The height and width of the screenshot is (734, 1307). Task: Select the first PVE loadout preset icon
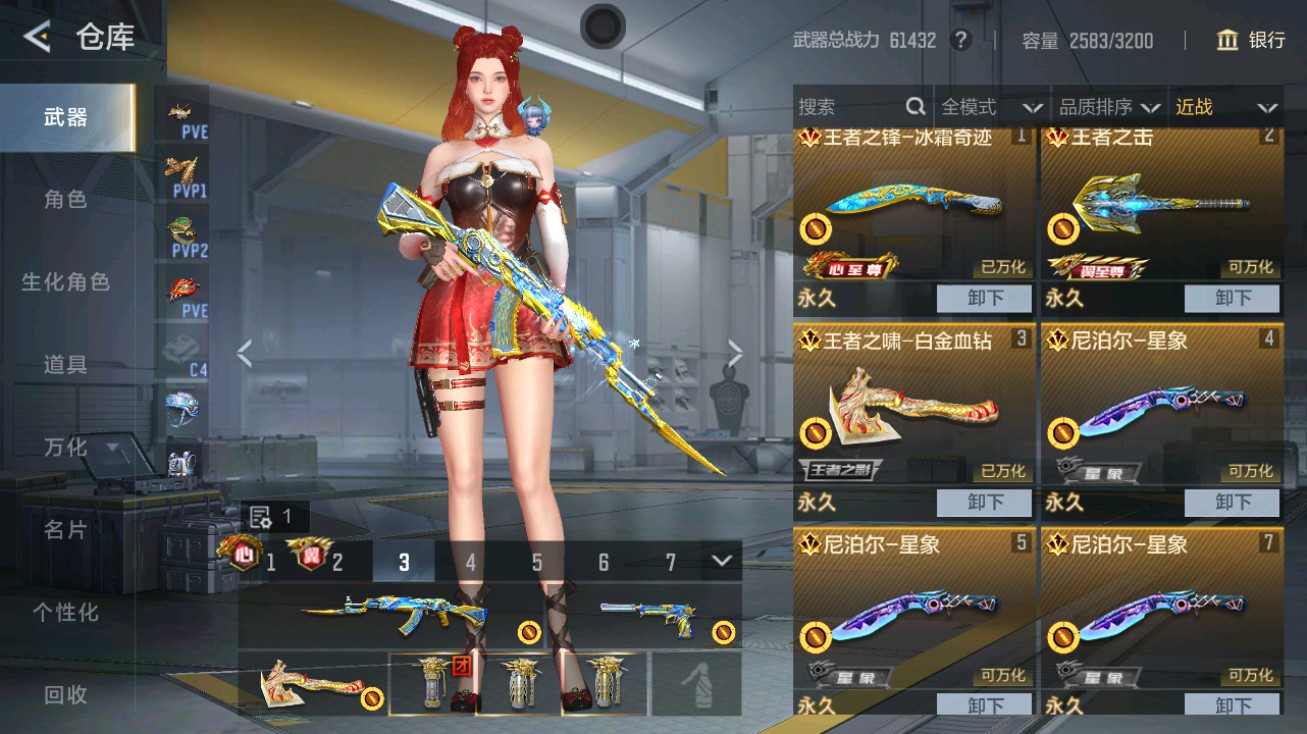click(x=180, y=113)
